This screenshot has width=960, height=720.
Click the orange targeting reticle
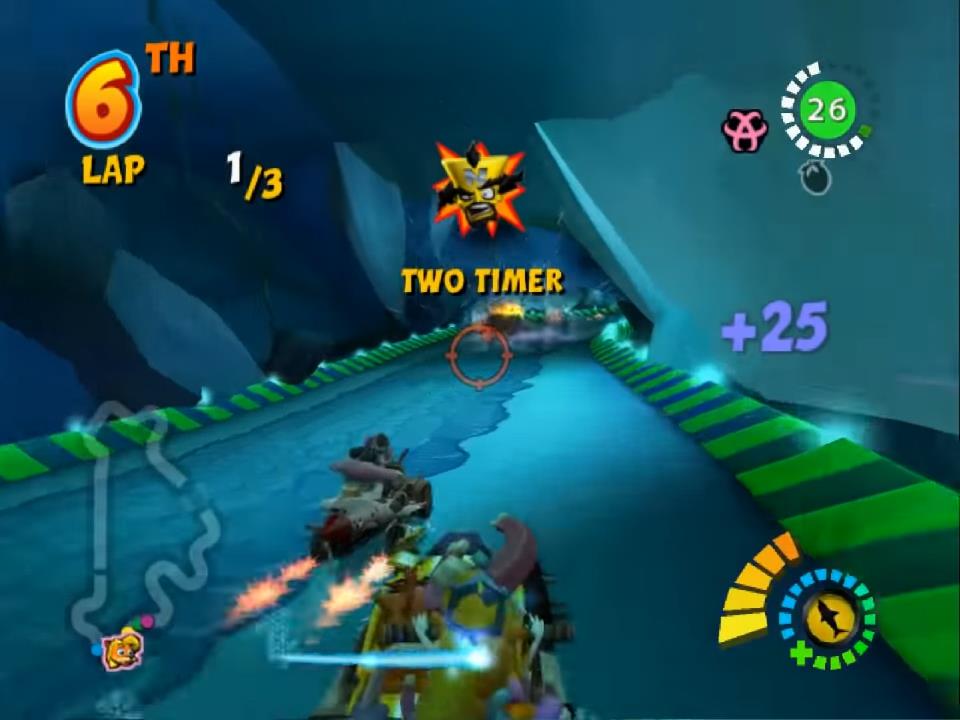coord(479,355)
